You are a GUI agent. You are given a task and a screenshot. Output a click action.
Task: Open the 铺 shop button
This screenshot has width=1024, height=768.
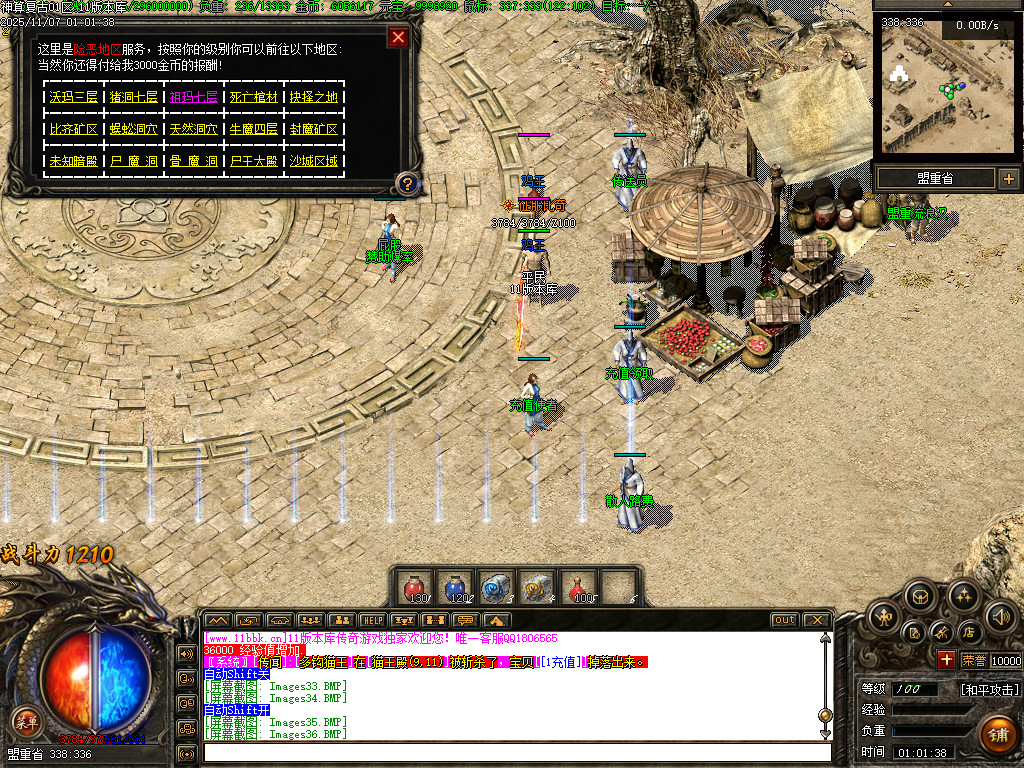click(997, 735)
